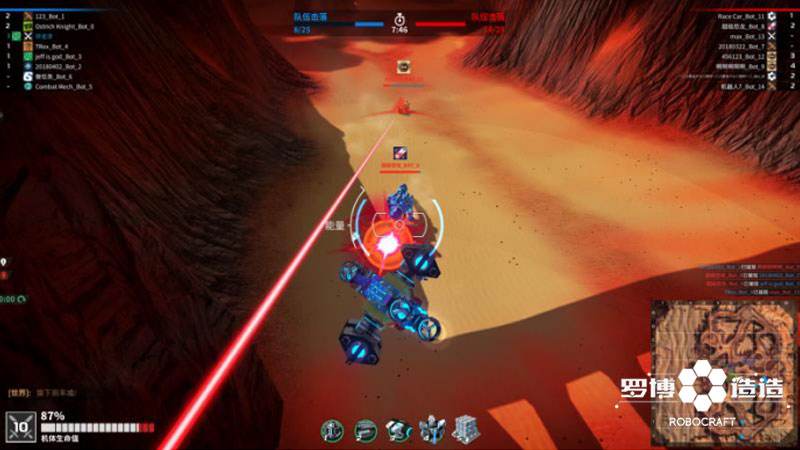Select the first round weapon icon in hotbar
The height and width of the screenshot is (450, 800).
332,430
